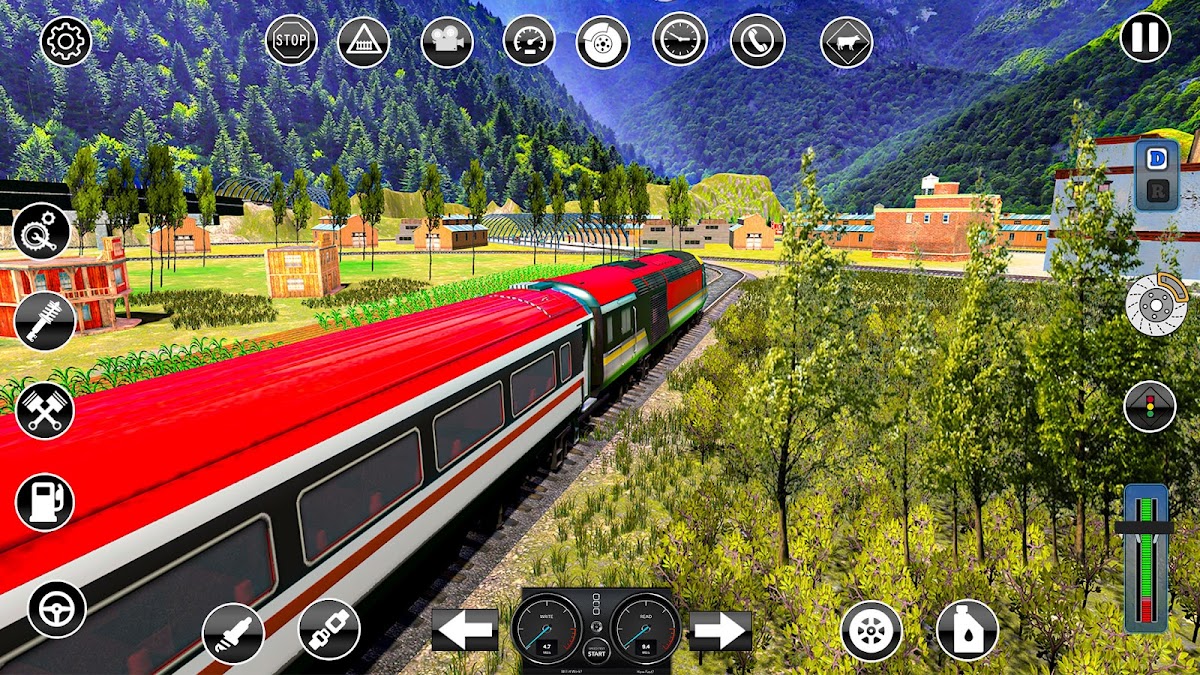Tap the phone call icon
1200x675 pixels.
757,40
